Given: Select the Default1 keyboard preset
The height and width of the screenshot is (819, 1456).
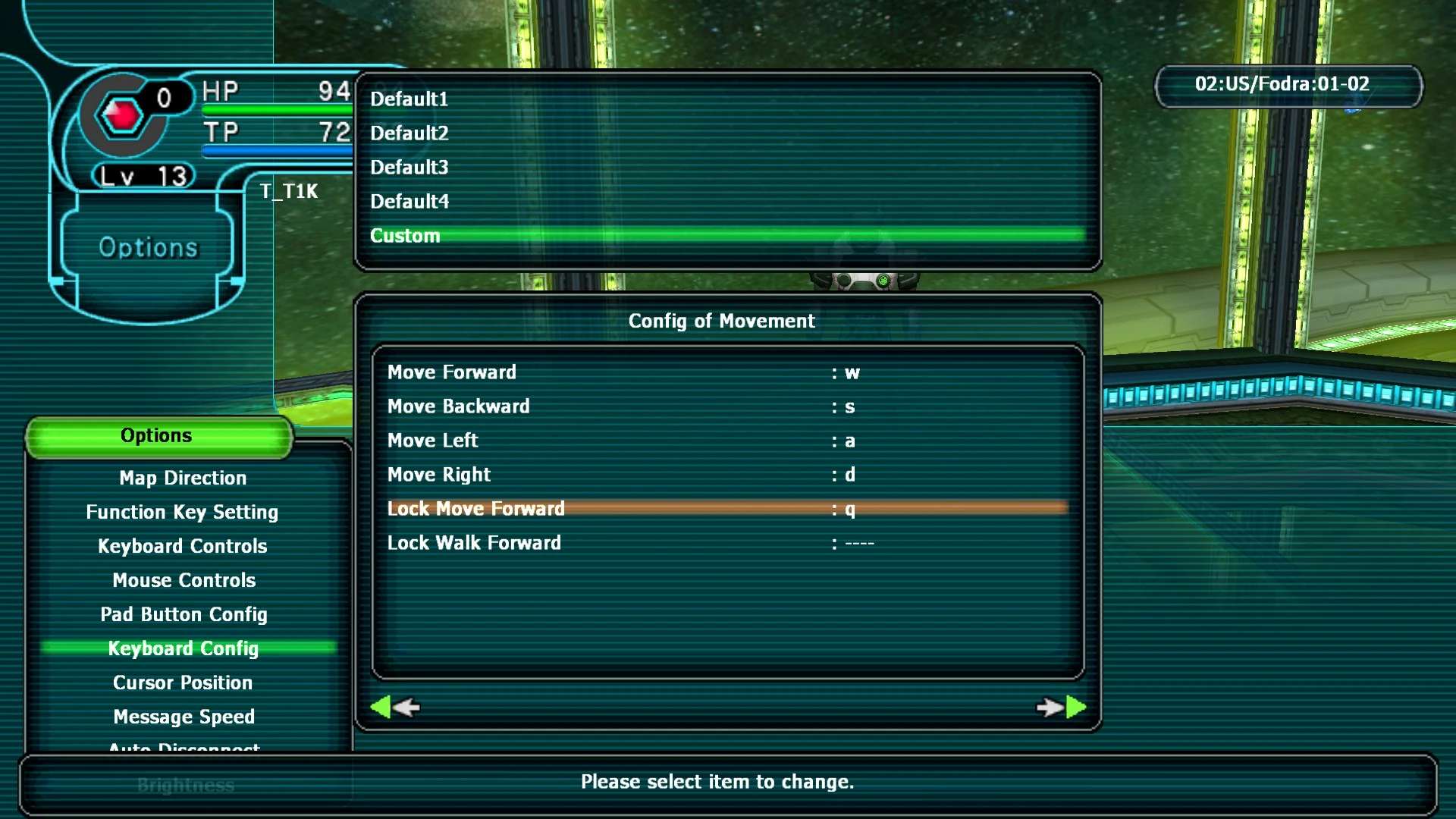Looking at the screenshot, I should tap(409, 99).
